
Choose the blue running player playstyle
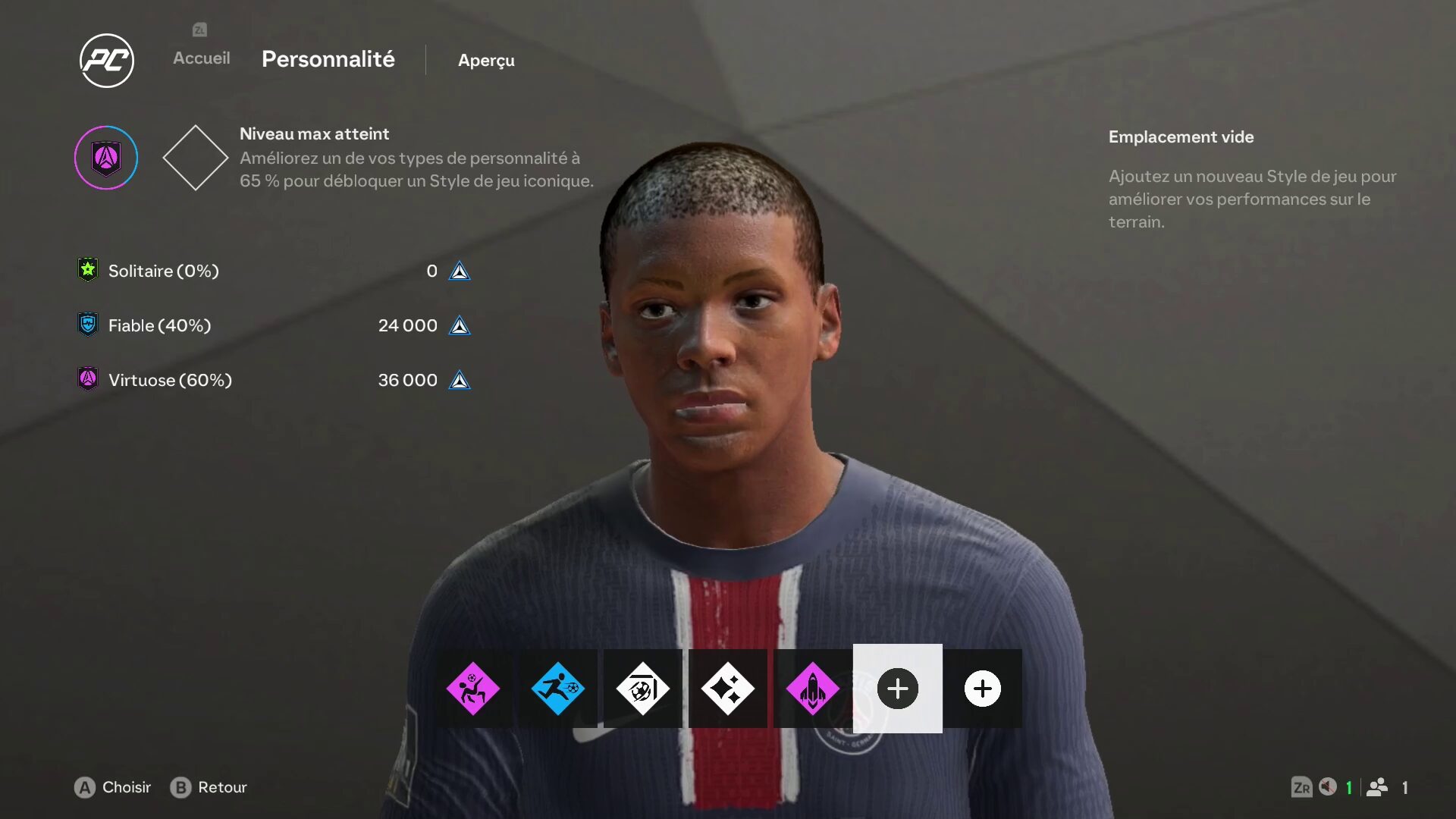(x=557, y=689)
